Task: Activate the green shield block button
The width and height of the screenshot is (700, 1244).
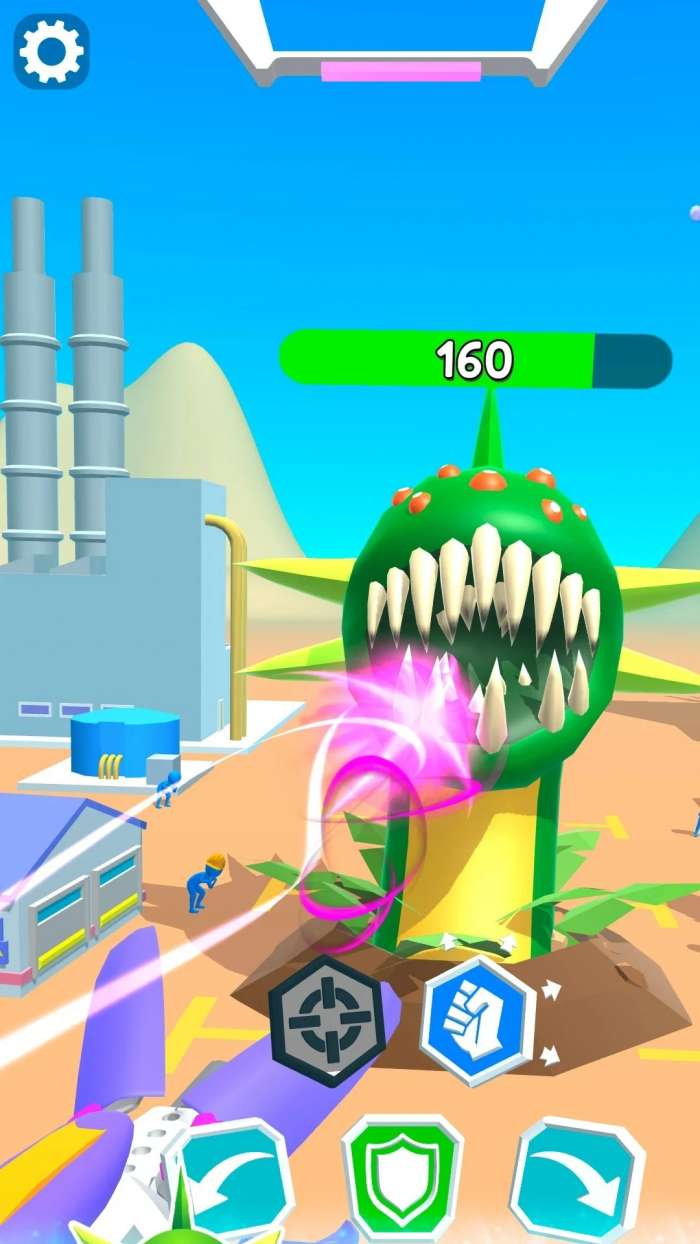Action: (402, 1180)
